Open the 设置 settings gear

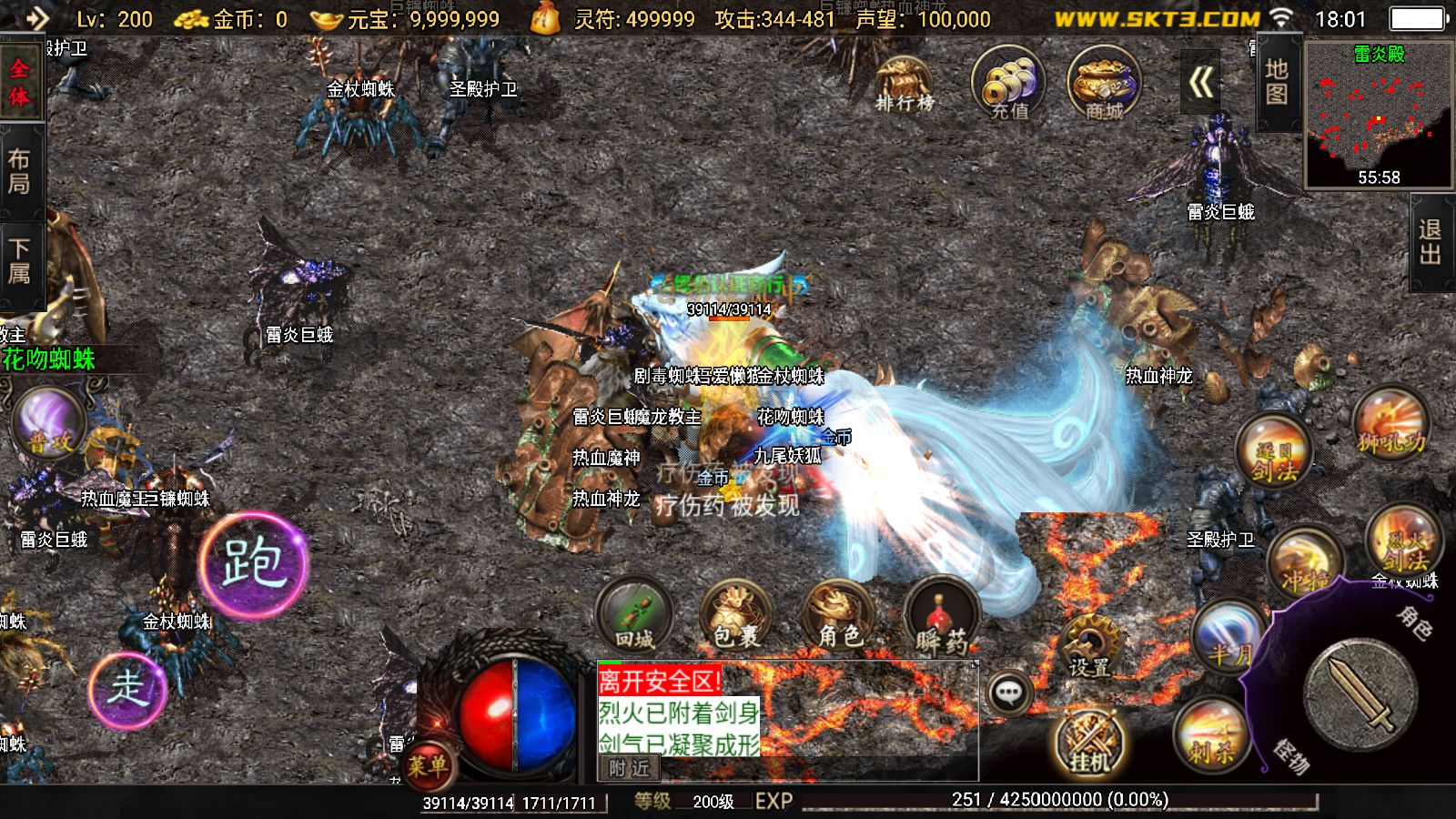1090,644
